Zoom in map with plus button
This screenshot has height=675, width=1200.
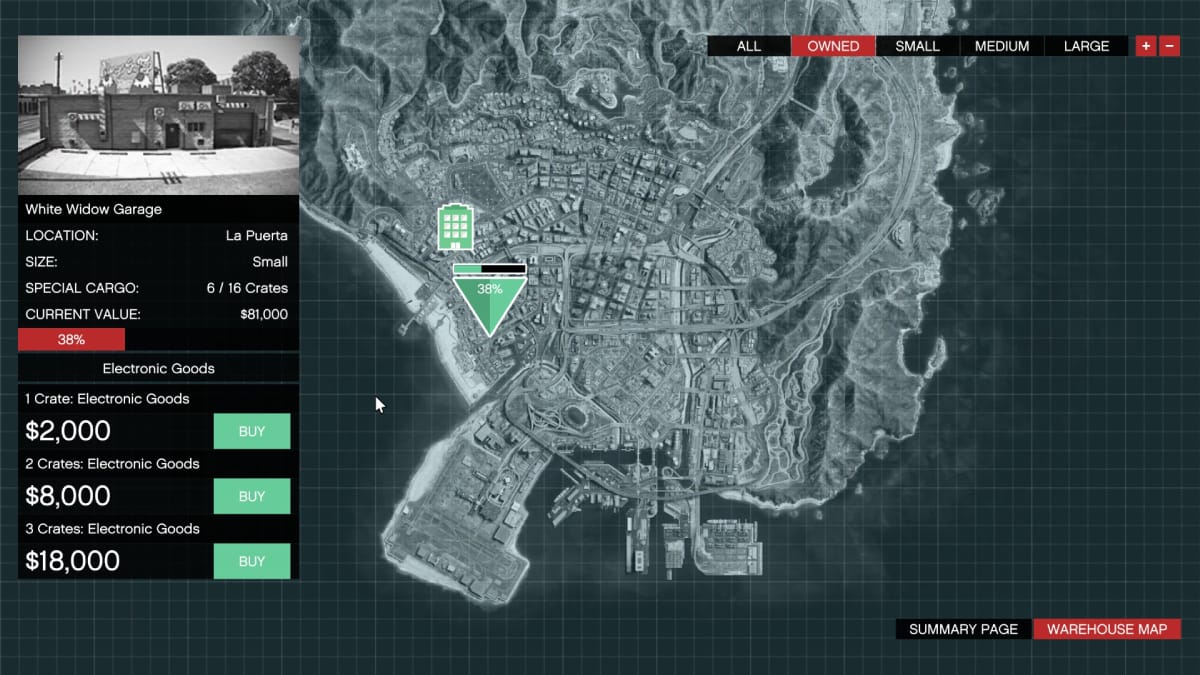[1146, 46]
